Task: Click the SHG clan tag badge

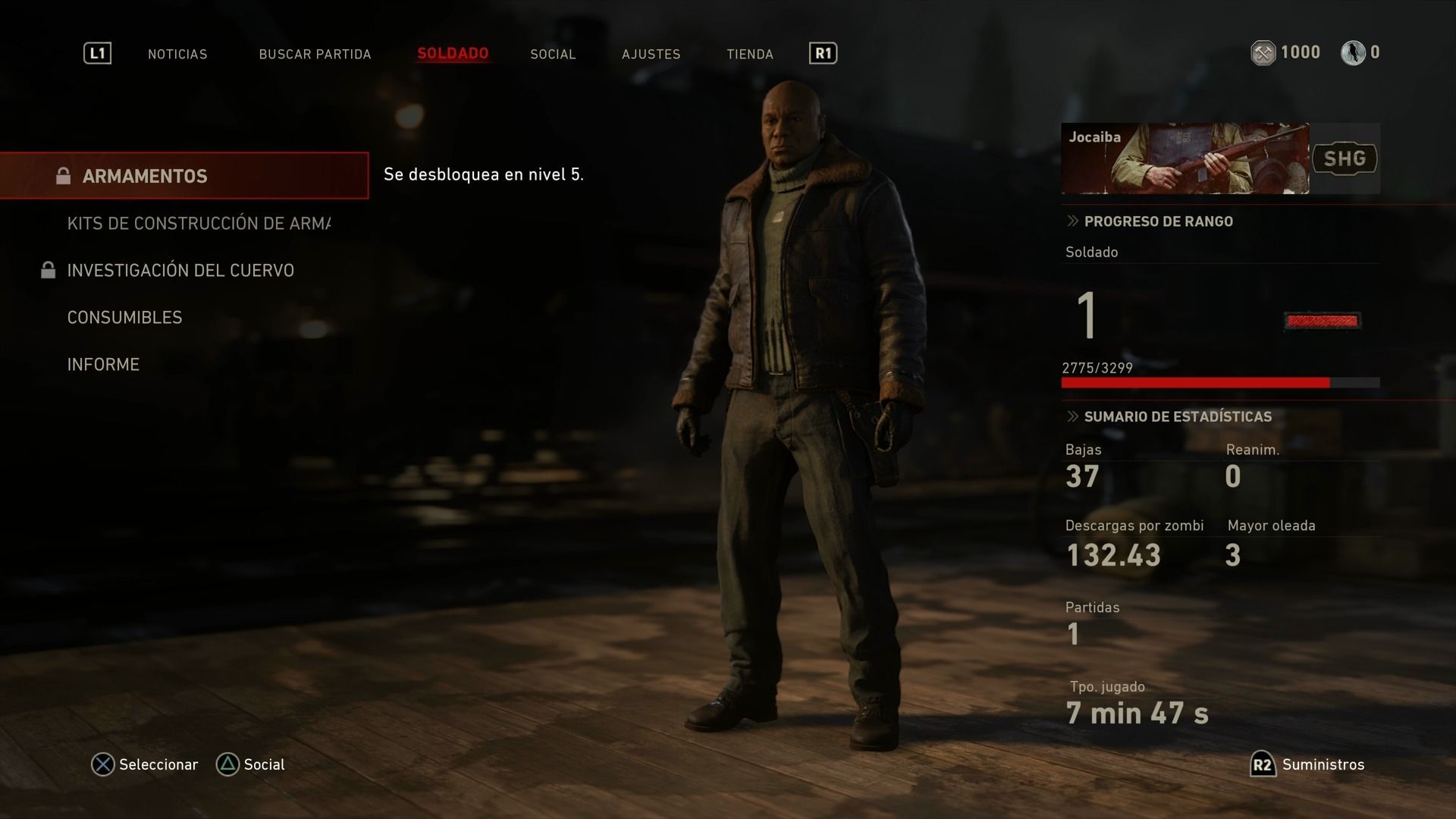Action: 1345,158
